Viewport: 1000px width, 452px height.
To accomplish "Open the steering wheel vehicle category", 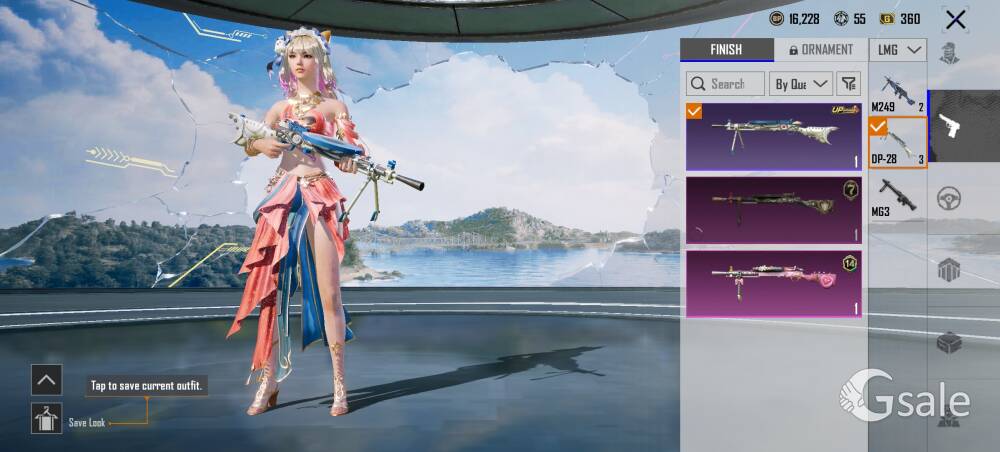I will (x=949, y=199).
